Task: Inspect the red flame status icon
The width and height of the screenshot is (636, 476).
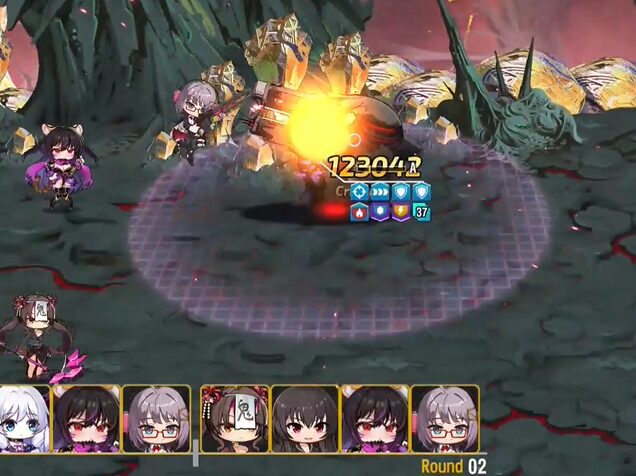Action: [359, 212]
